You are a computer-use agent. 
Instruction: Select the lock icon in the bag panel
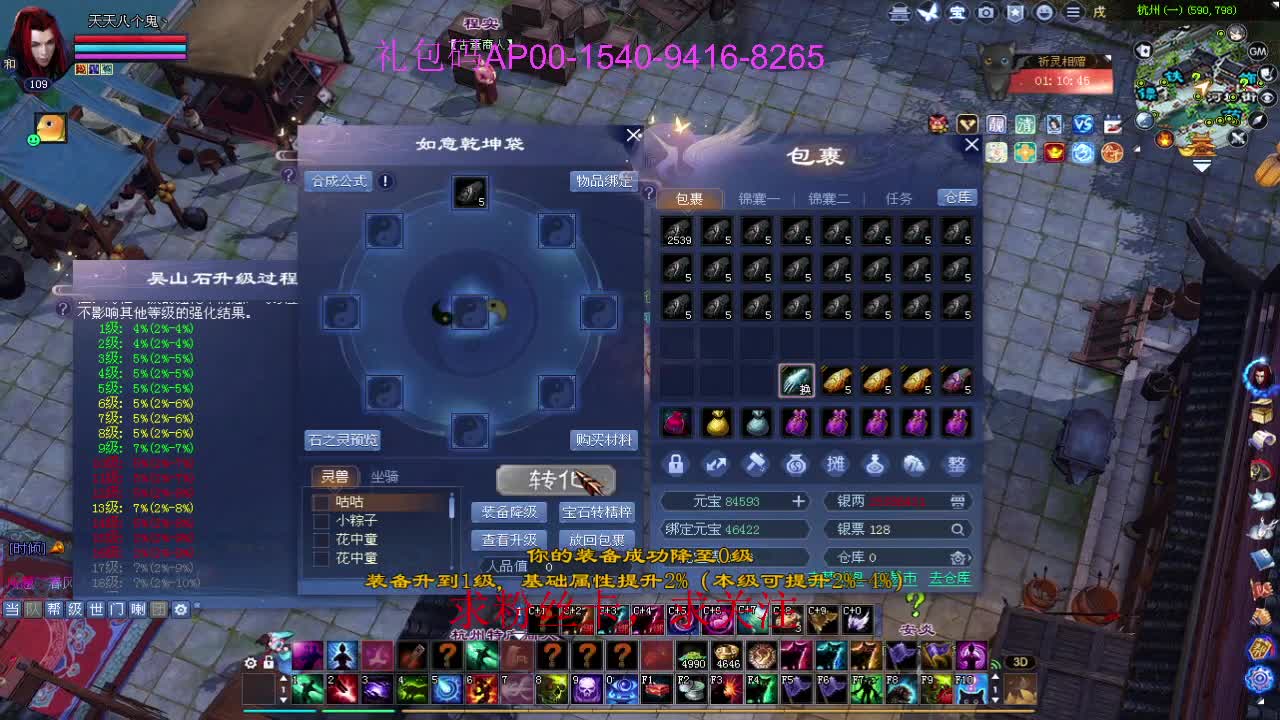(x=675, y=464)
